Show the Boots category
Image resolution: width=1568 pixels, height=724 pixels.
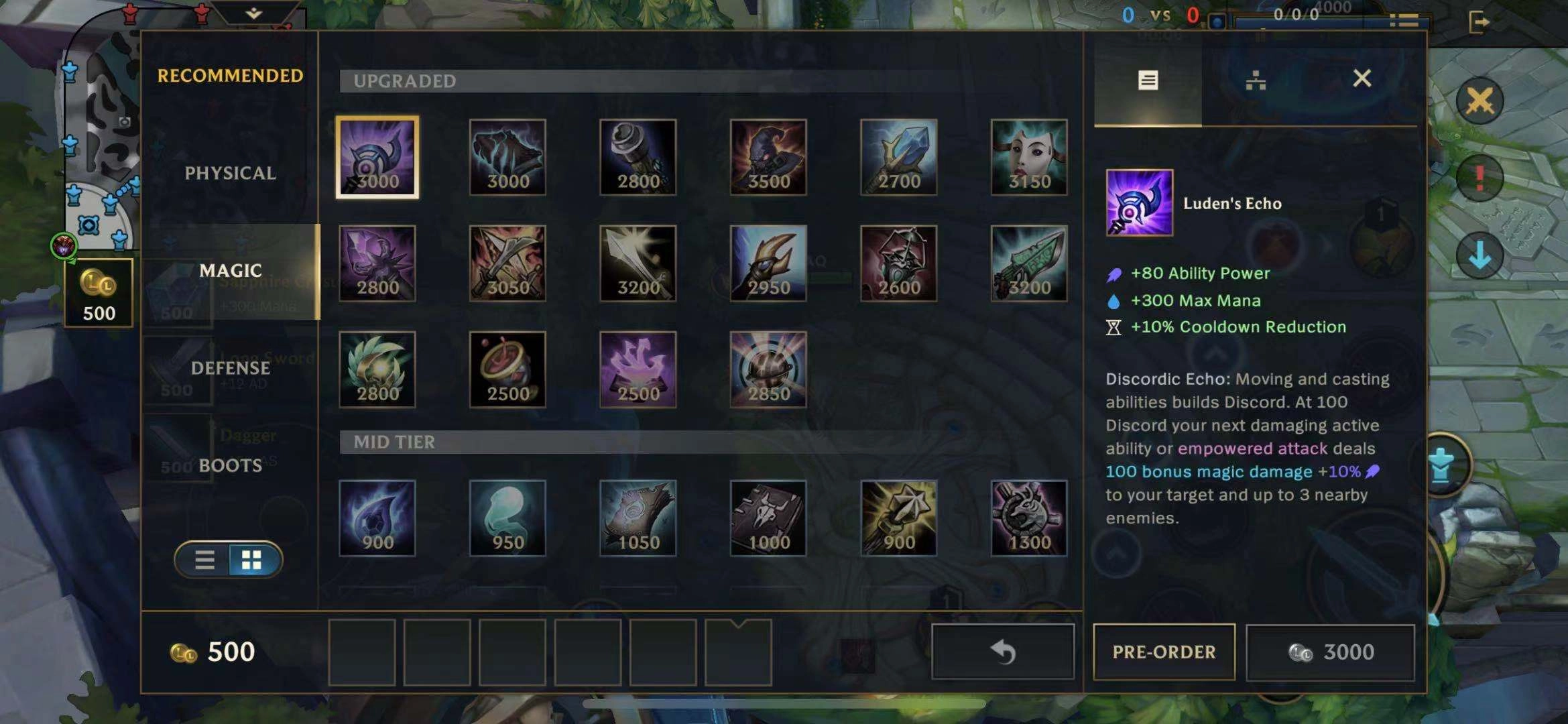(x=230, y=465)
